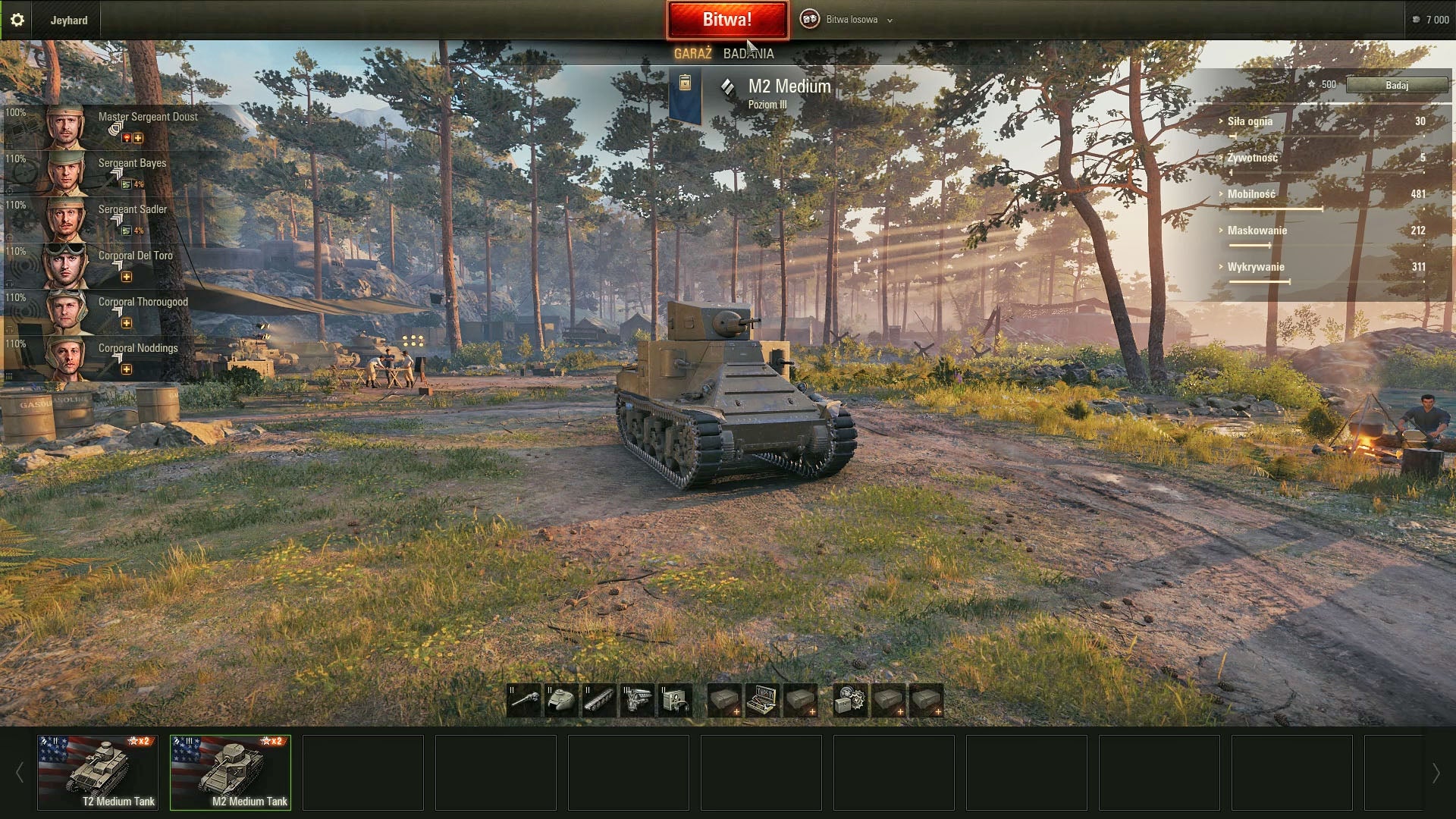Add a skill for Corporal Del Toro
Viewport: 1456px width, 819px height.
point(127,275)
